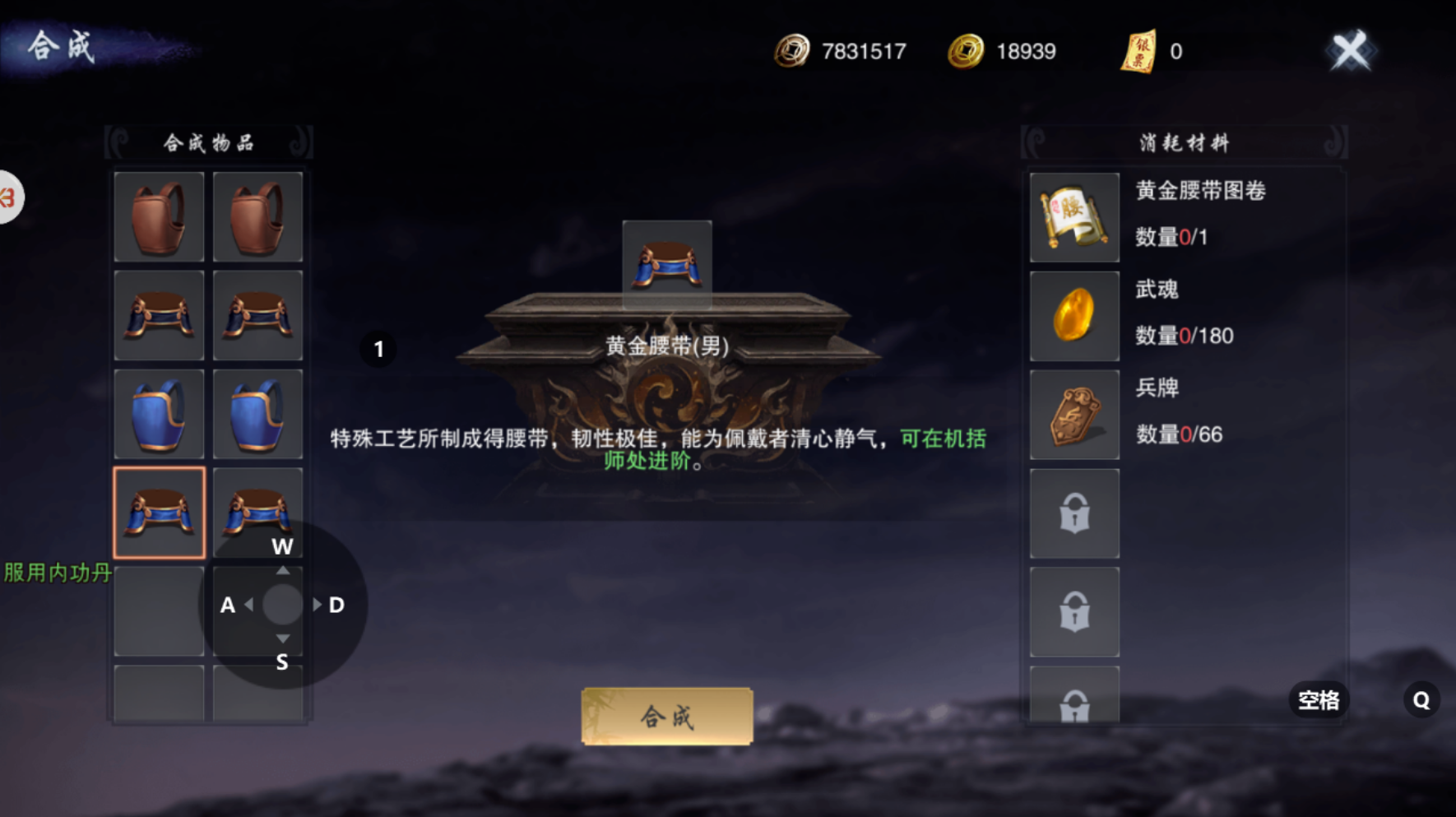Viewport: 1456px width, 817px height.
Task: Click the quantity counter 数量0/180 for 武魂
Action: click(1185, 336)
